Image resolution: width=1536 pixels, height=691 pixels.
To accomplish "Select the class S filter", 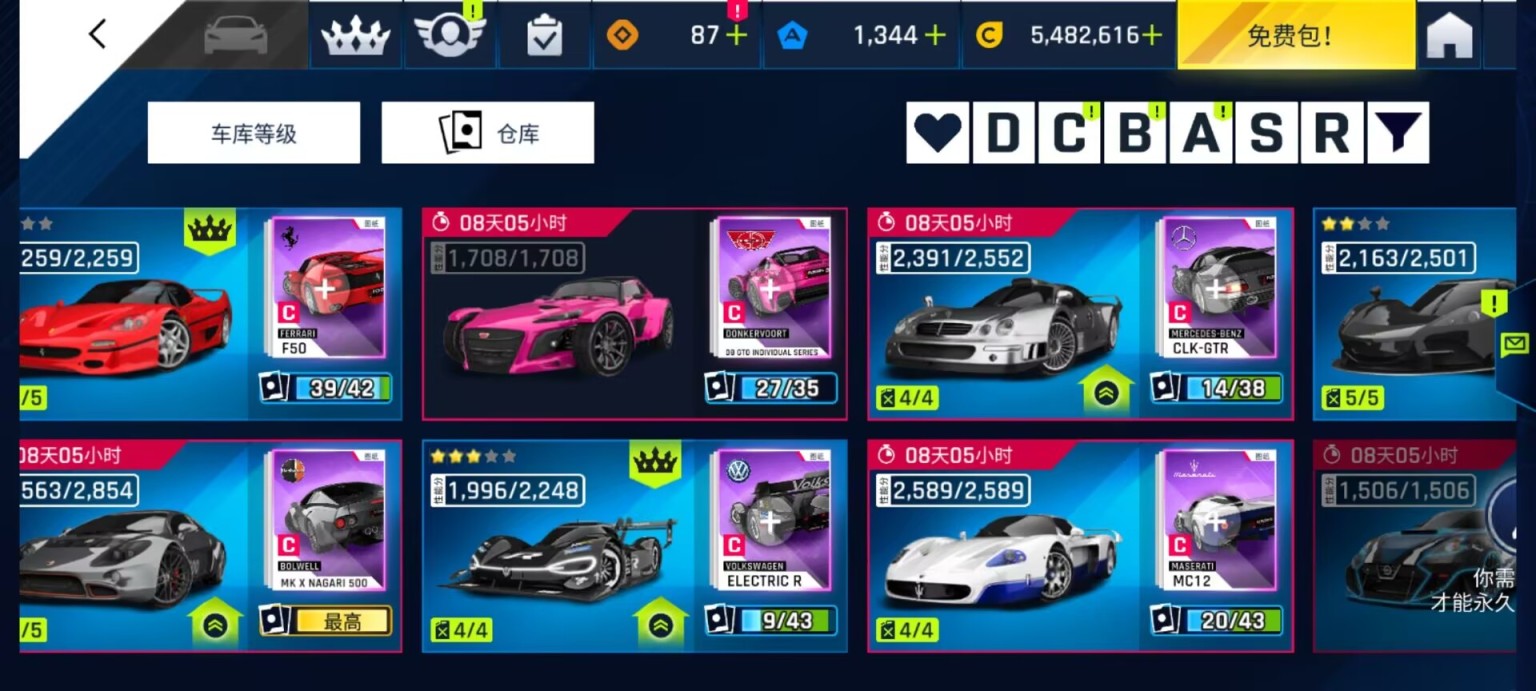I will (x=1266, y=133).
